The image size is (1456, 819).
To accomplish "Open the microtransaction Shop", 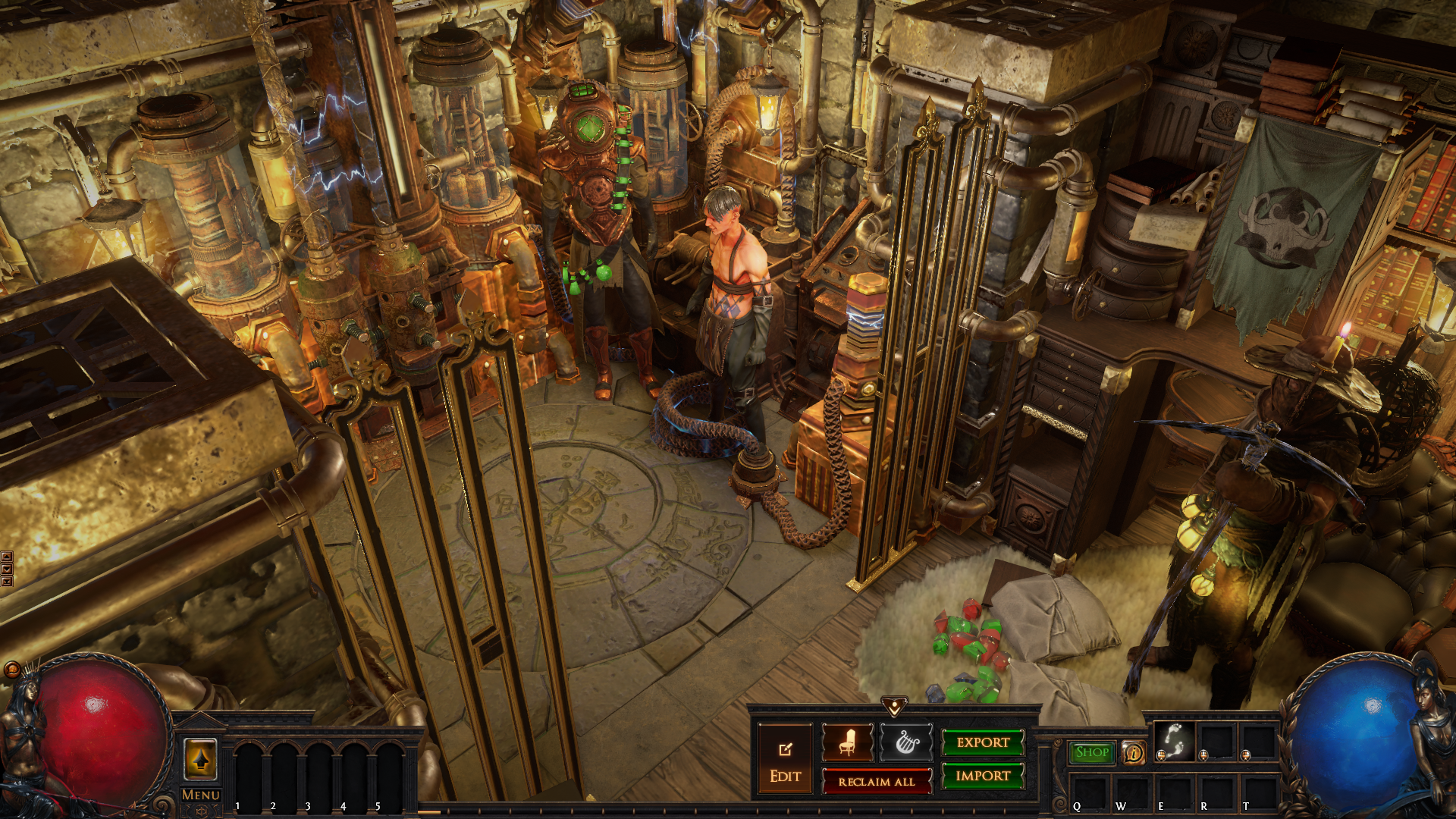I will [x=1092, y=752].
